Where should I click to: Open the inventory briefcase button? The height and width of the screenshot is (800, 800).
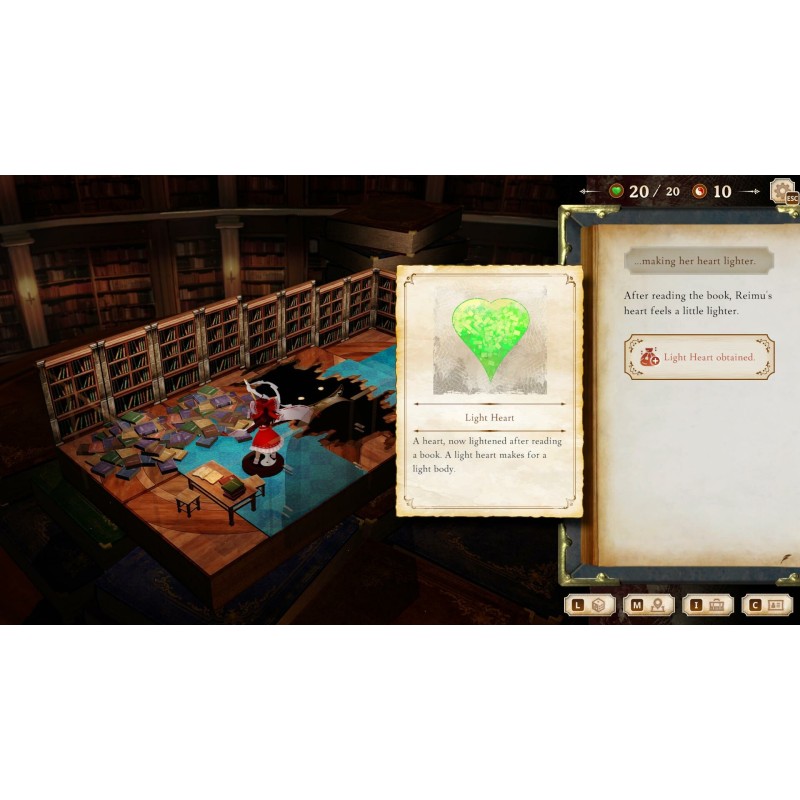(x=707, y=605)
